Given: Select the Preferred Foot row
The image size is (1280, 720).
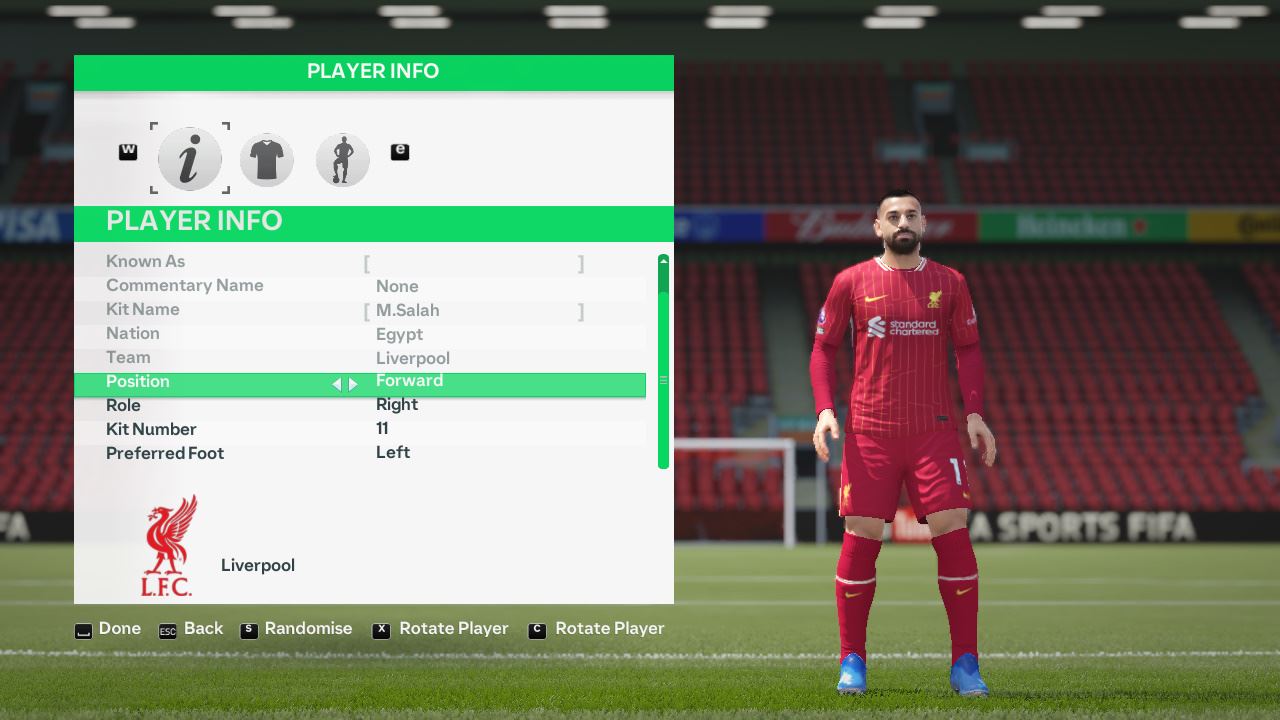Looking at the screenshot, I should tap(360, 453).
